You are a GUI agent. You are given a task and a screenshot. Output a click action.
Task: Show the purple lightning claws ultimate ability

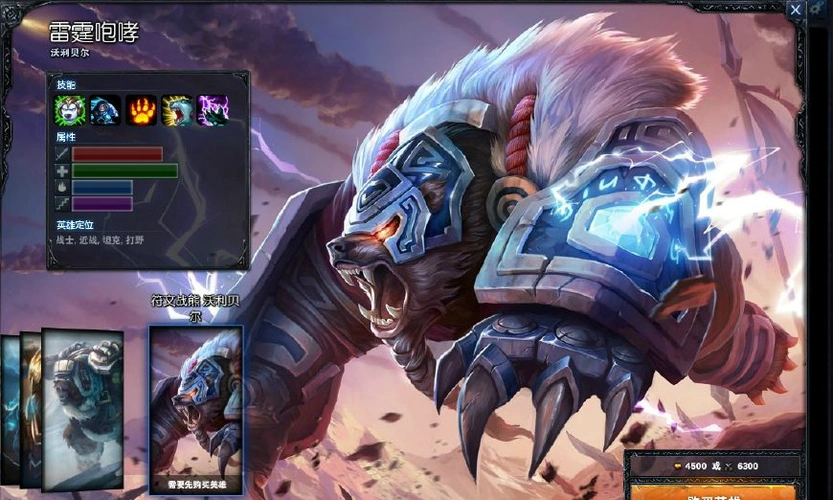click(x=214, y=110)
